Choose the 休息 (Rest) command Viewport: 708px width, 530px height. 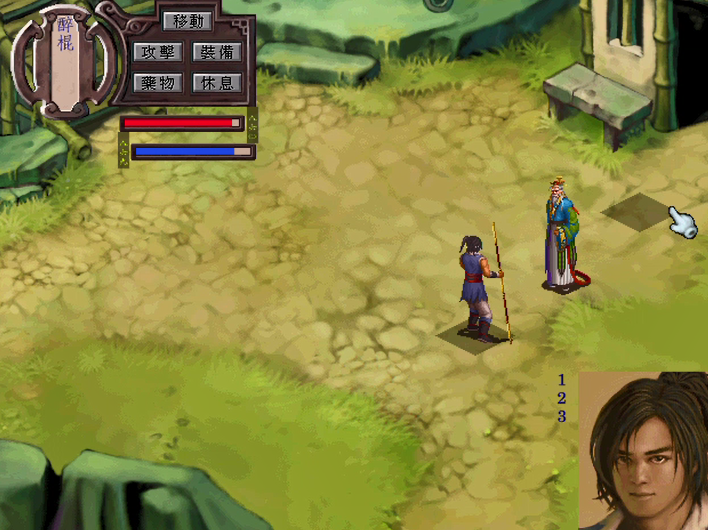(x=217, y=82)
